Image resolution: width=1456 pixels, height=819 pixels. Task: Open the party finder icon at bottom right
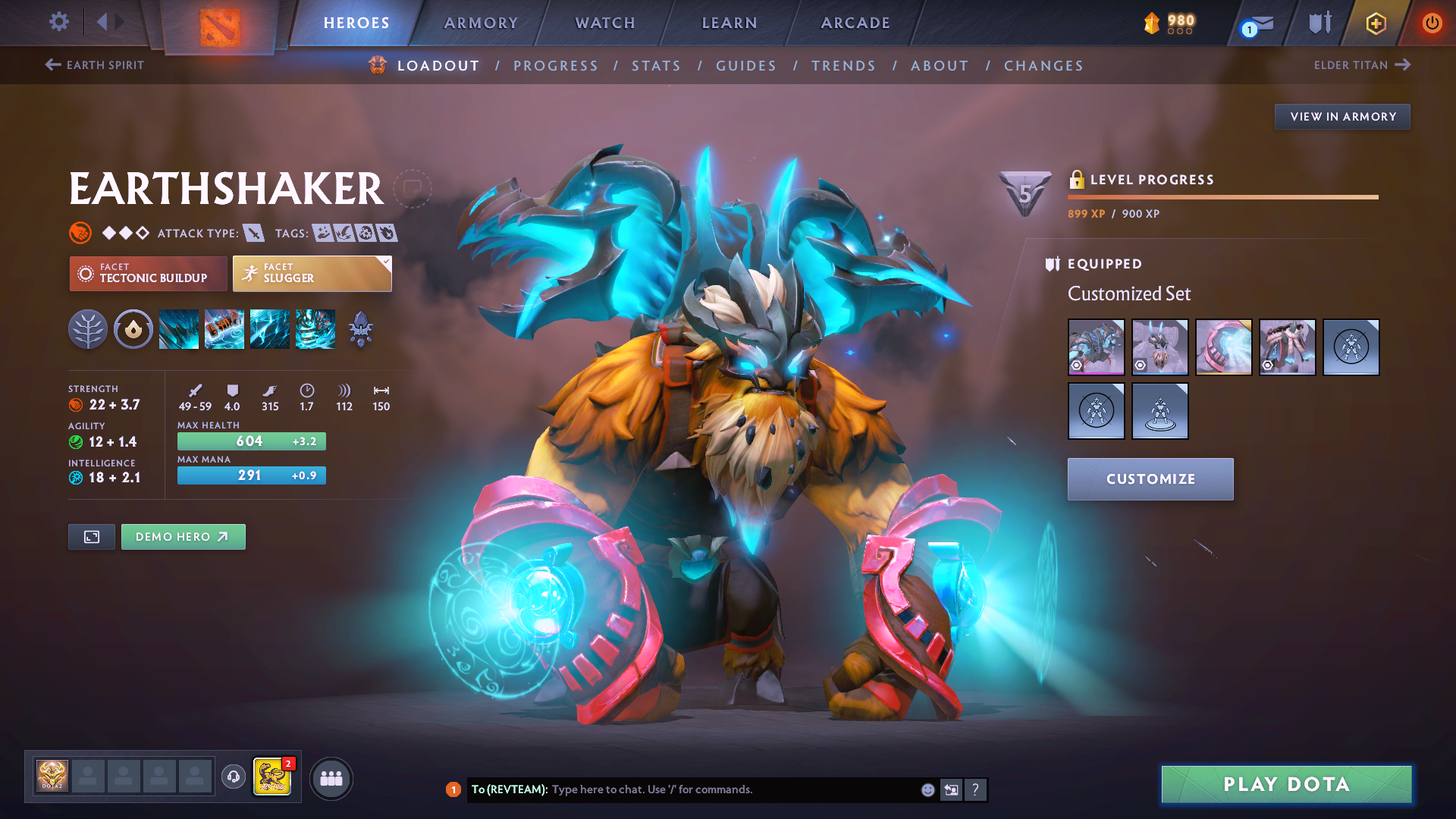(x=331, y=777)
